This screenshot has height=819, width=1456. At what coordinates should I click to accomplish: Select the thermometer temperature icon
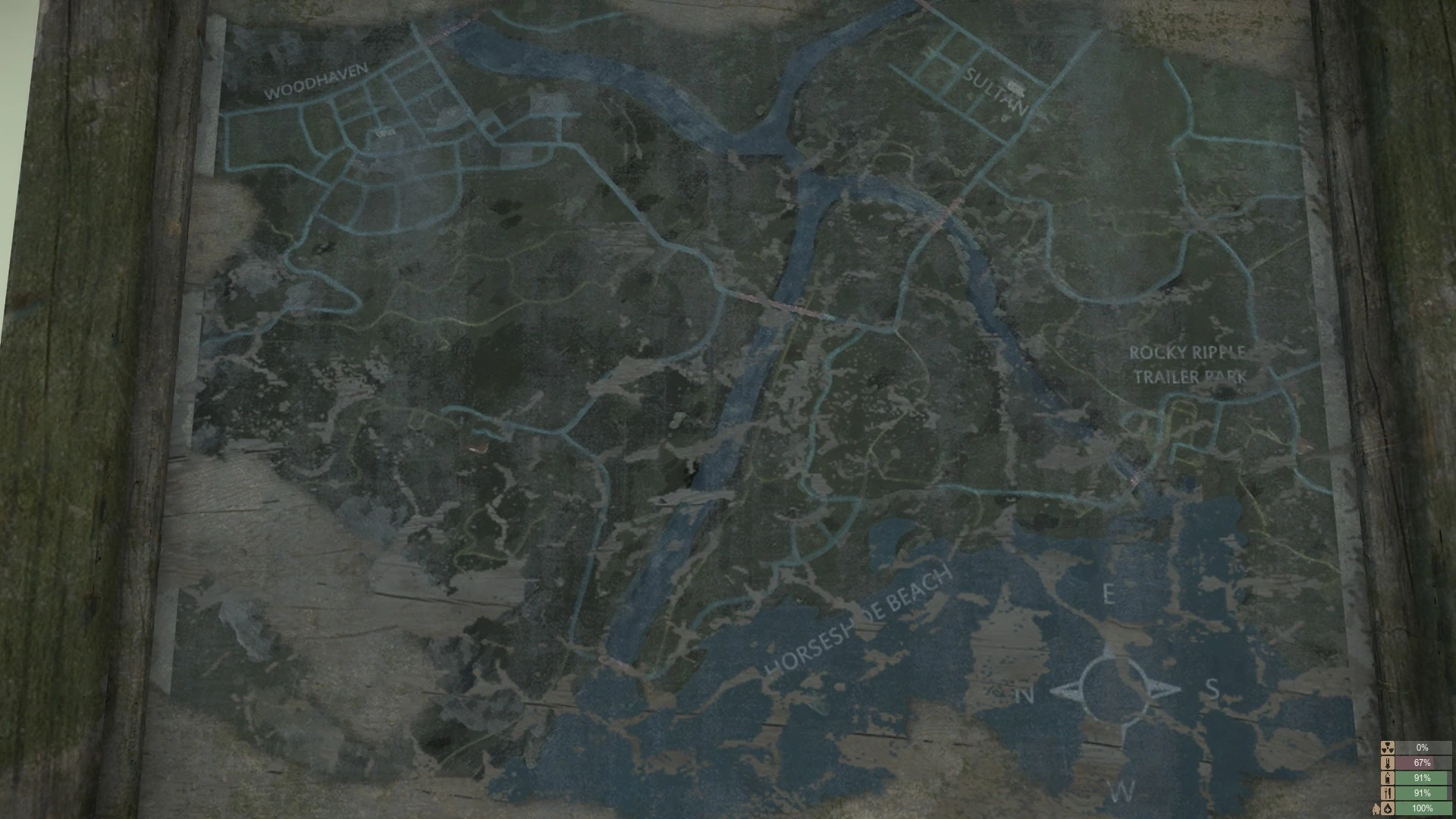pos(1388,763)
